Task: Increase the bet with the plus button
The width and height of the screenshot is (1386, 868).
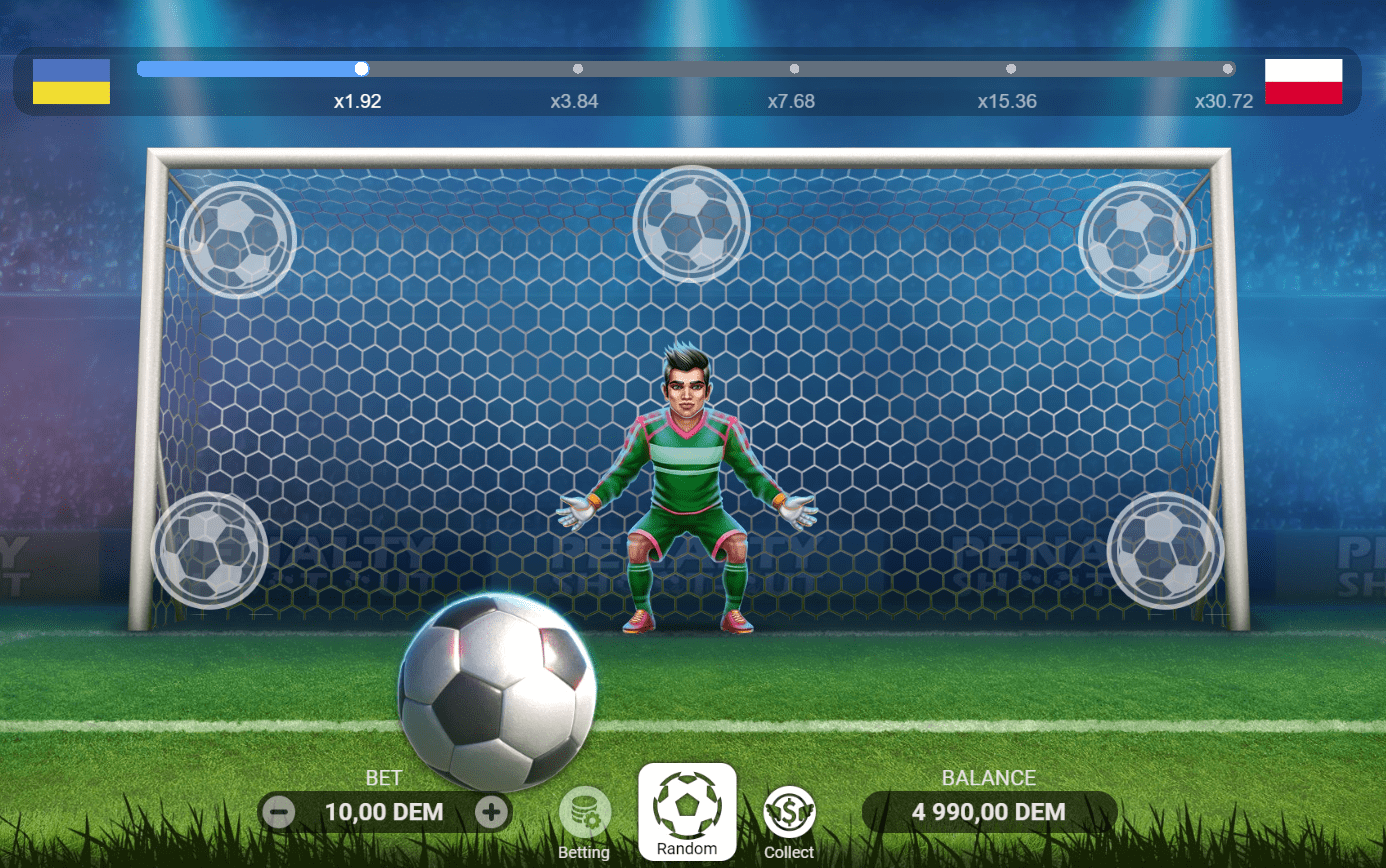Action: point(491,812)
